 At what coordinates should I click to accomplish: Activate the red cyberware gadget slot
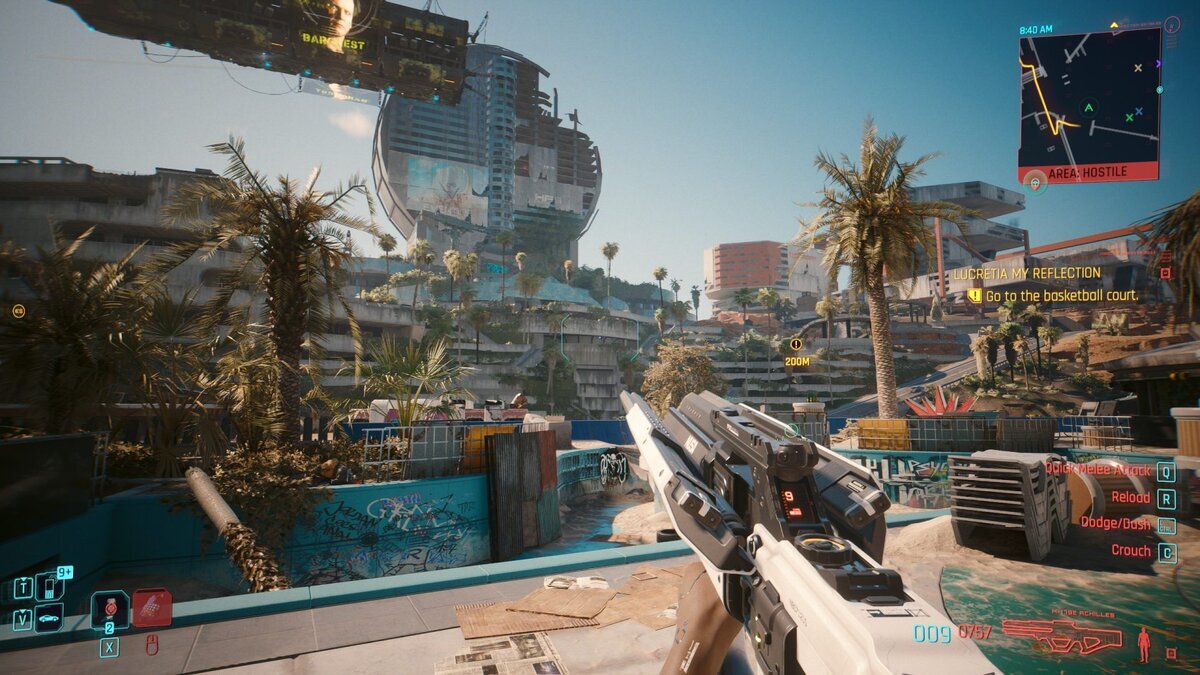click(152, 608)
